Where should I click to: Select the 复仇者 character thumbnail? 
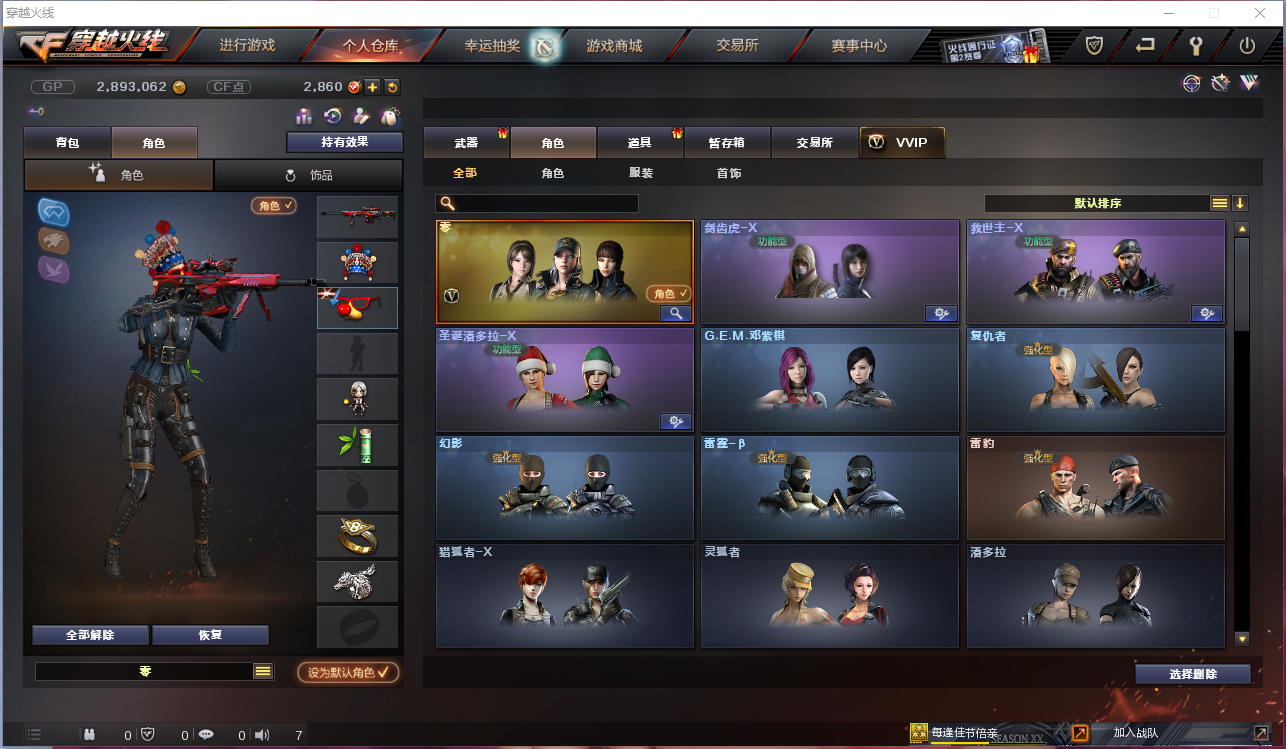pos(1095,380)
